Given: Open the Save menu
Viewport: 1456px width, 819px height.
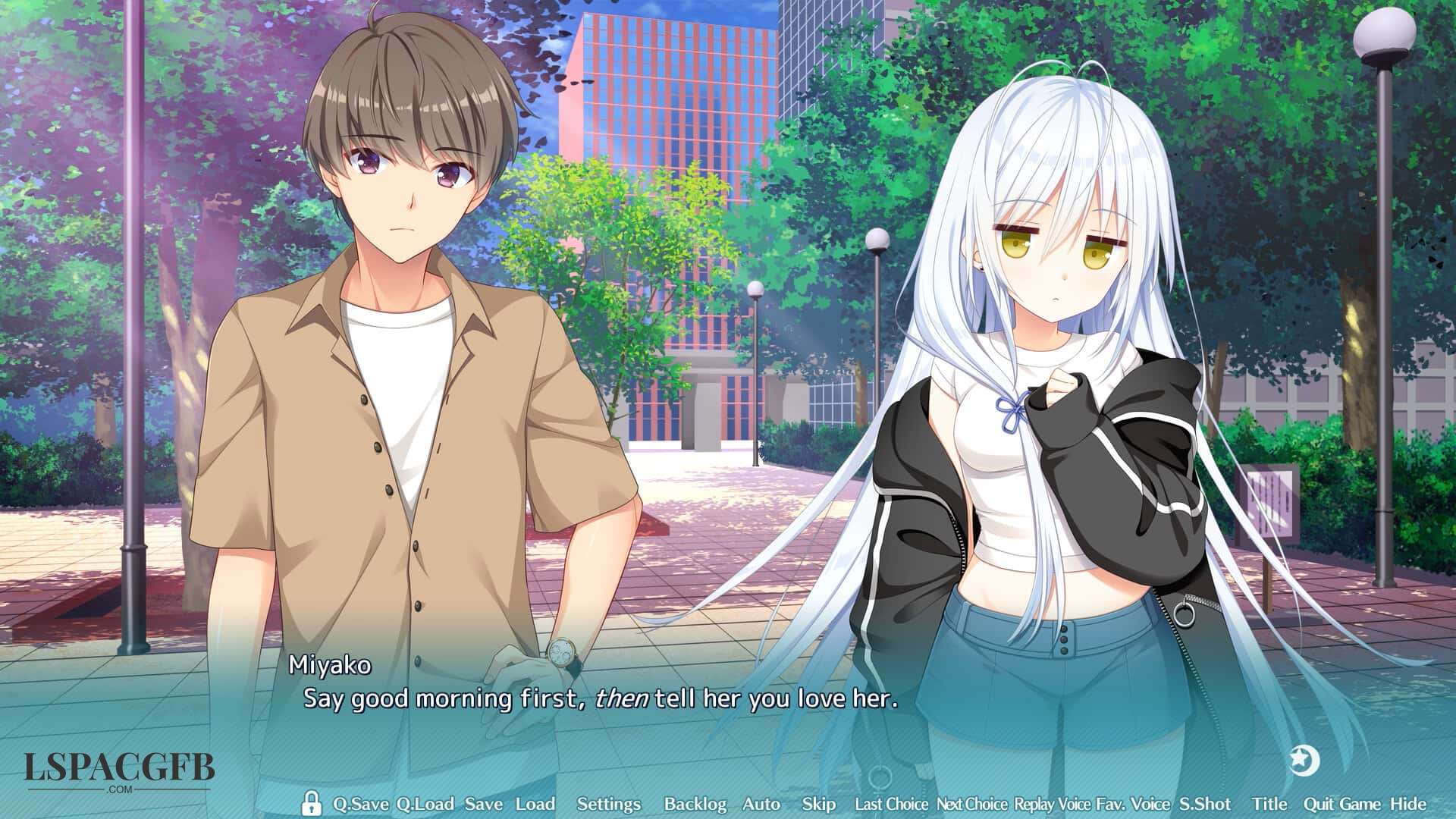Looking at the screenshot, I should 483,804.
